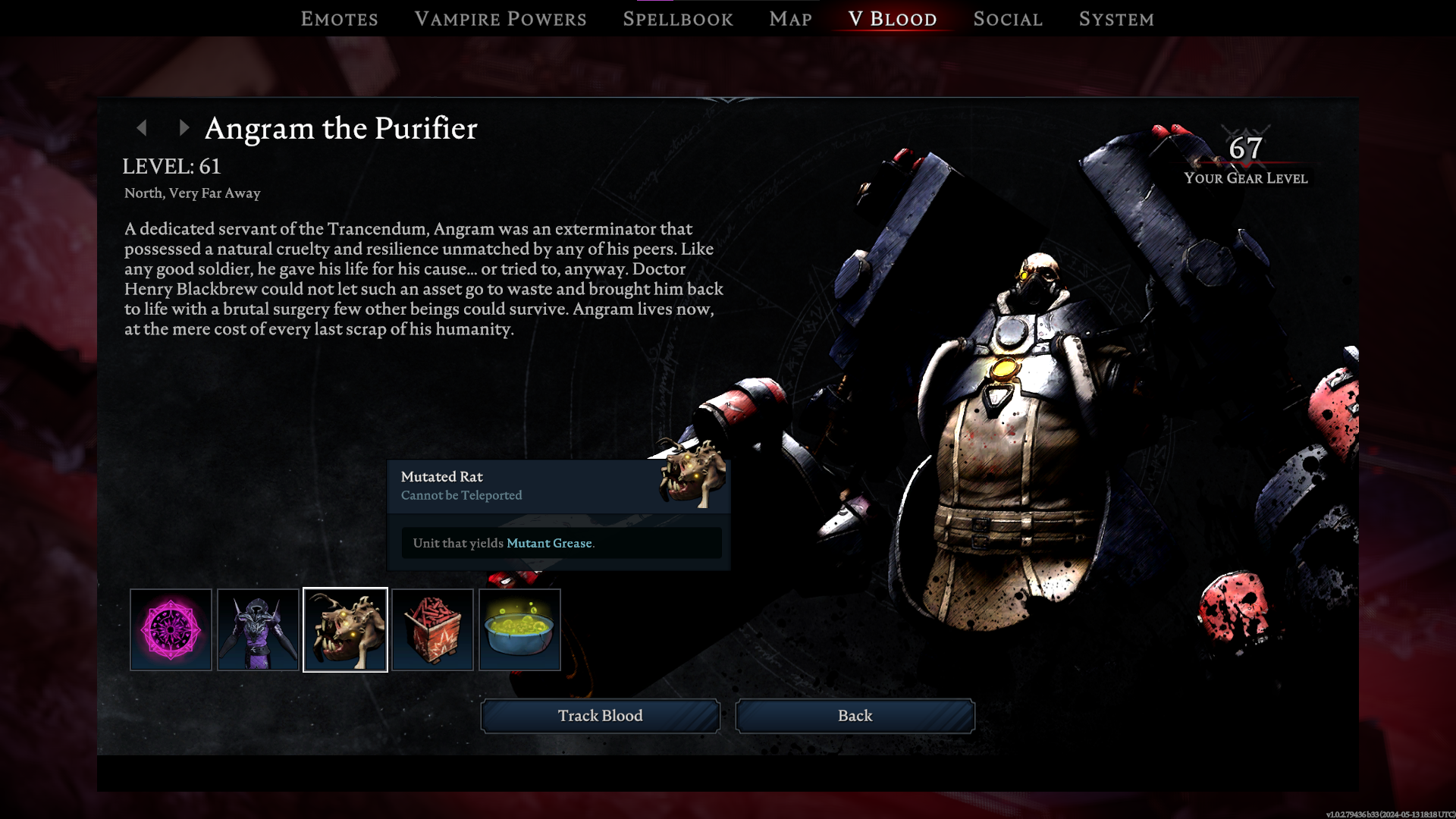Click the Back button
The height and width of the screenshot is (819, 1456).
855,716
